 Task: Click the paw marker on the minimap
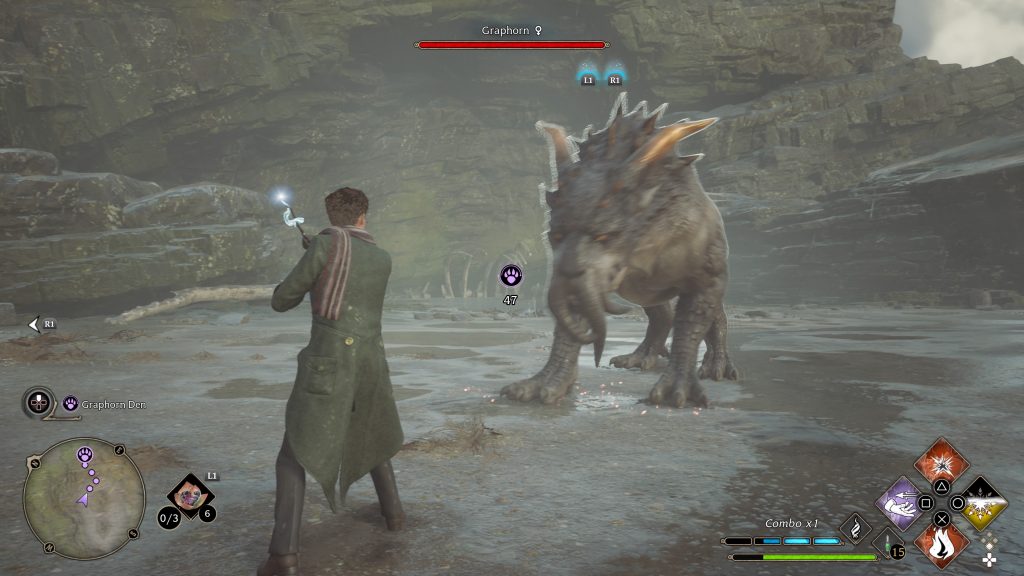click(85, 455)
